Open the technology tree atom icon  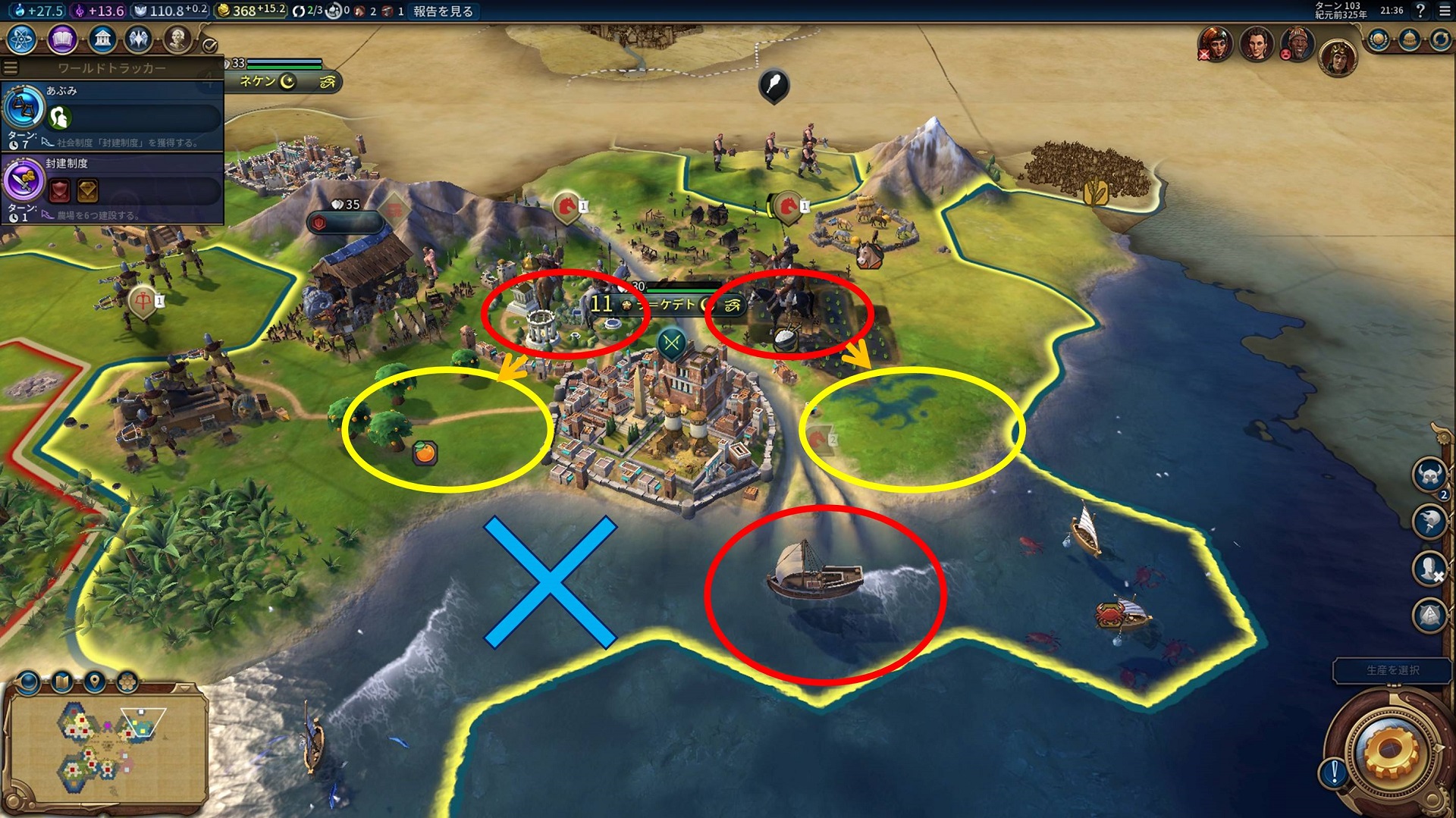click(22, 39)
